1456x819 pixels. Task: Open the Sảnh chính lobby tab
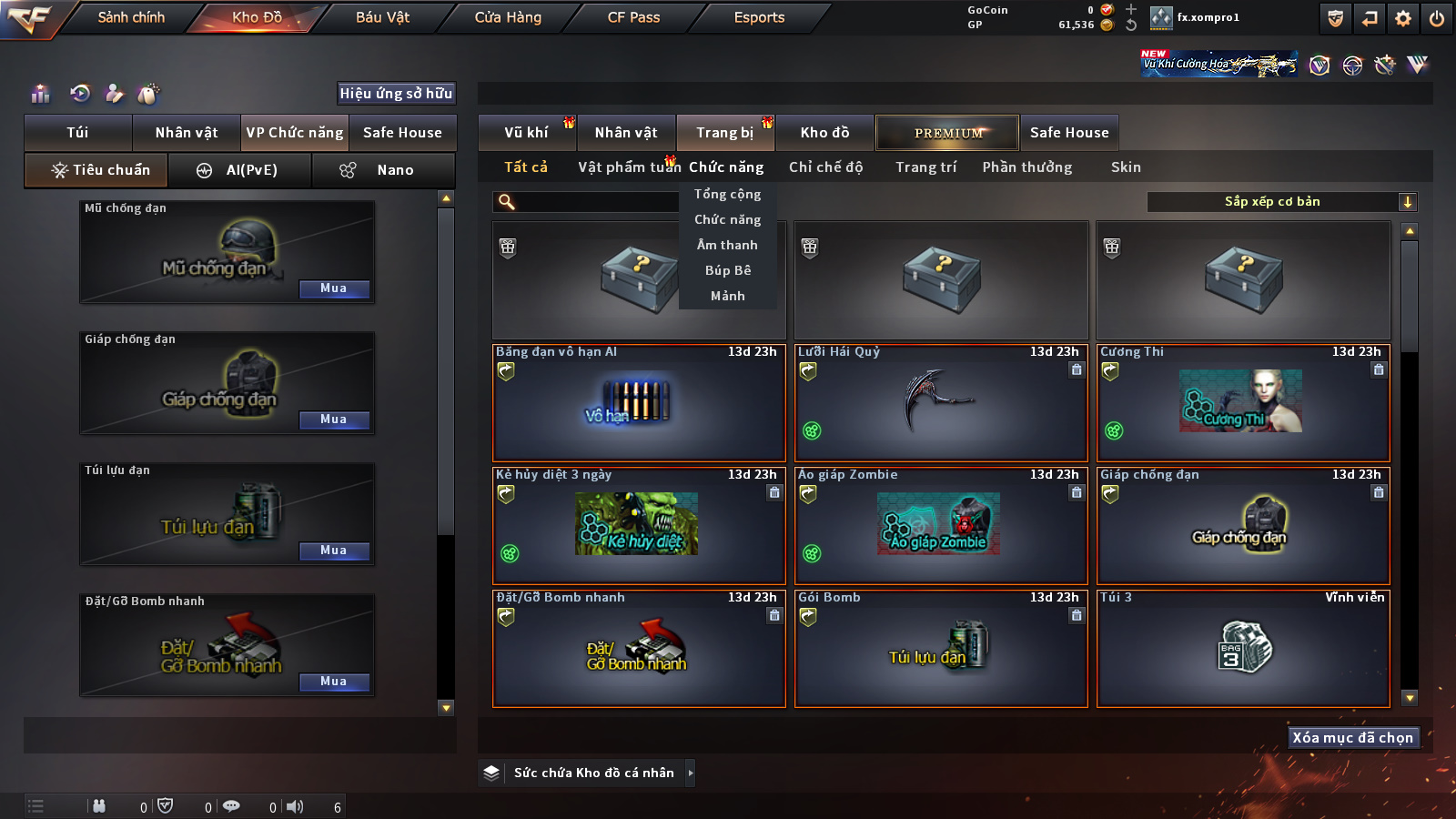(131, 17)
